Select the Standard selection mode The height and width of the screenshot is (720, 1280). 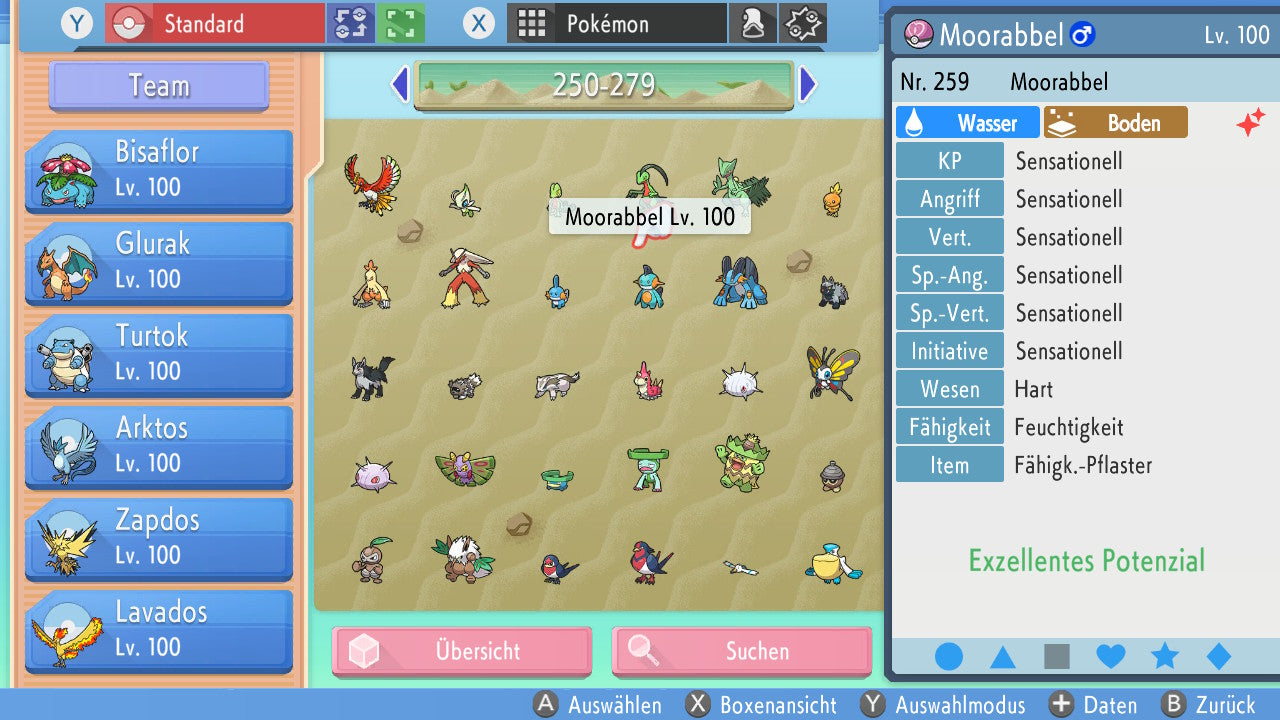tap(214, 23)
